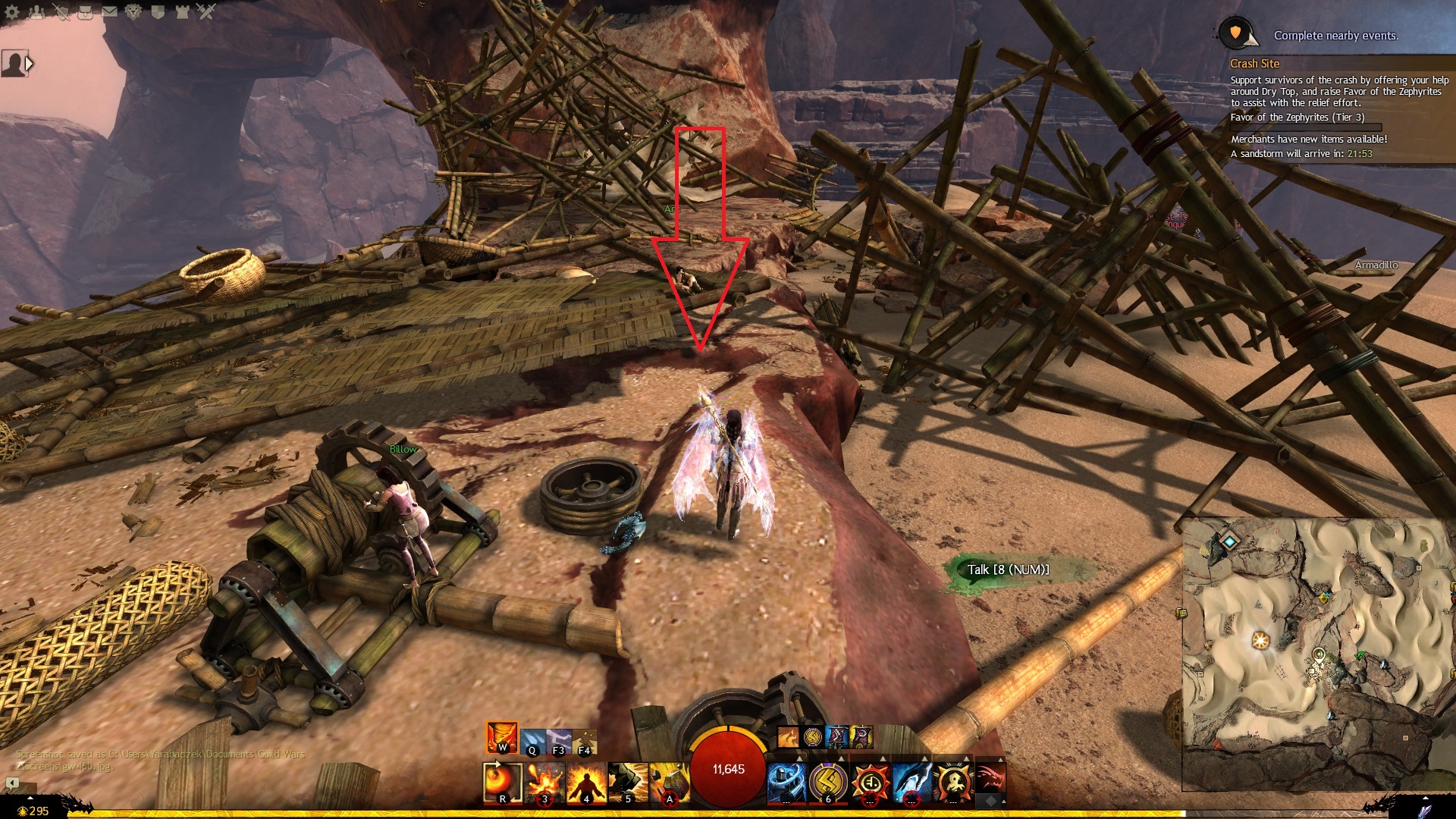The height and width of the screenshot is (819, 1456).
Task: Open the World vs World castle icon
Action: tap(182, 12)
